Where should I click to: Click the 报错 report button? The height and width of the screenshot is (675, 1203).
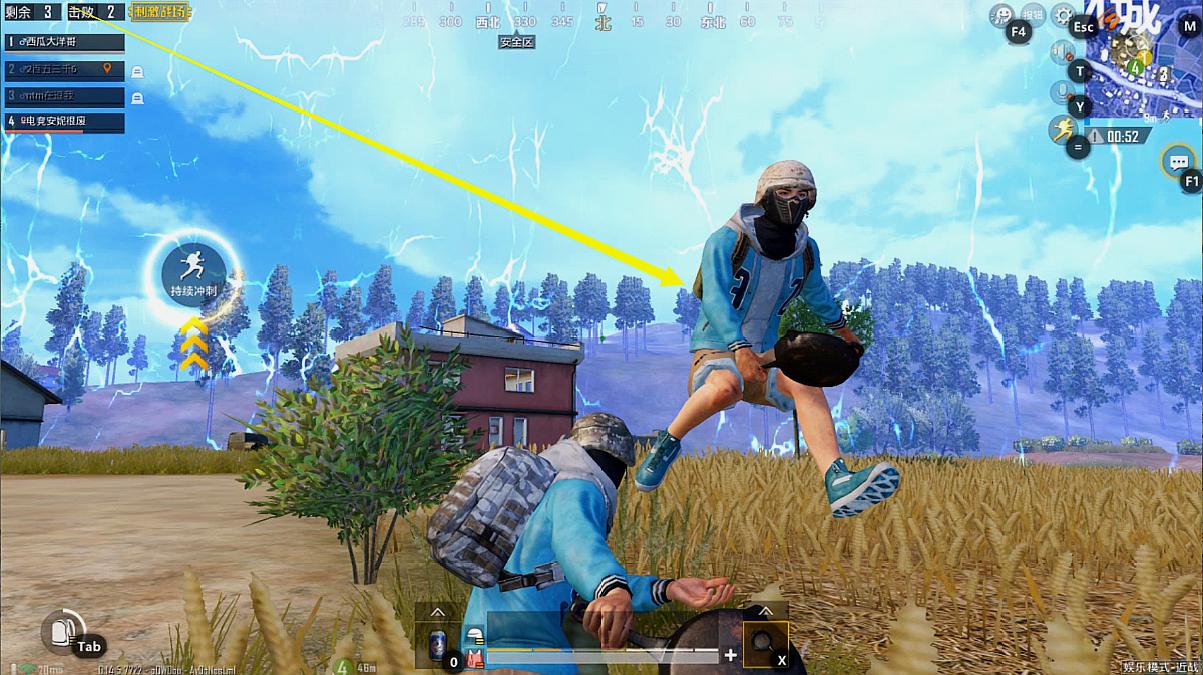coord(1034,14)
